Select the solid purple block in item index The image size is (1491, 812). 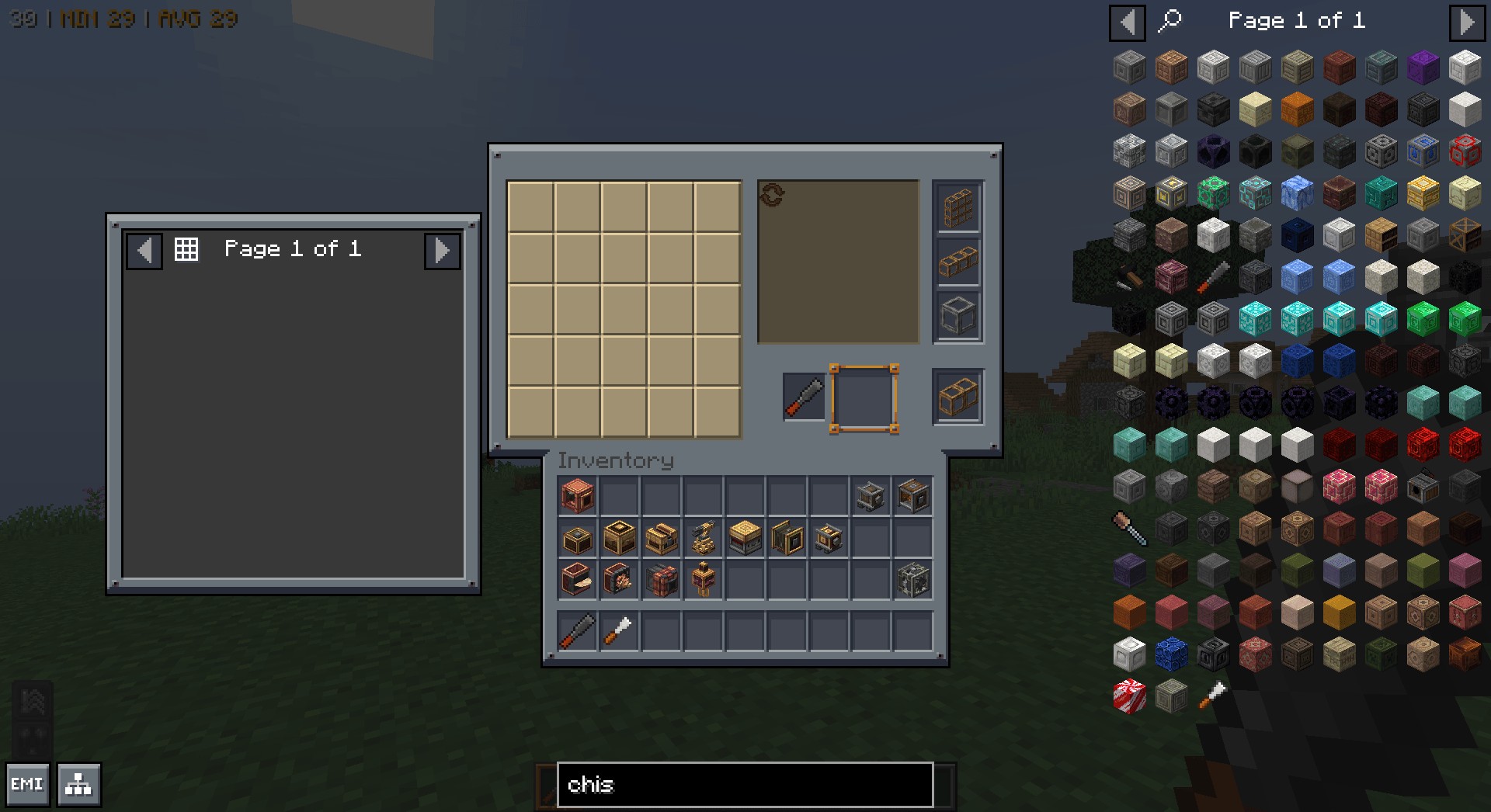(x=1423, y=68)
